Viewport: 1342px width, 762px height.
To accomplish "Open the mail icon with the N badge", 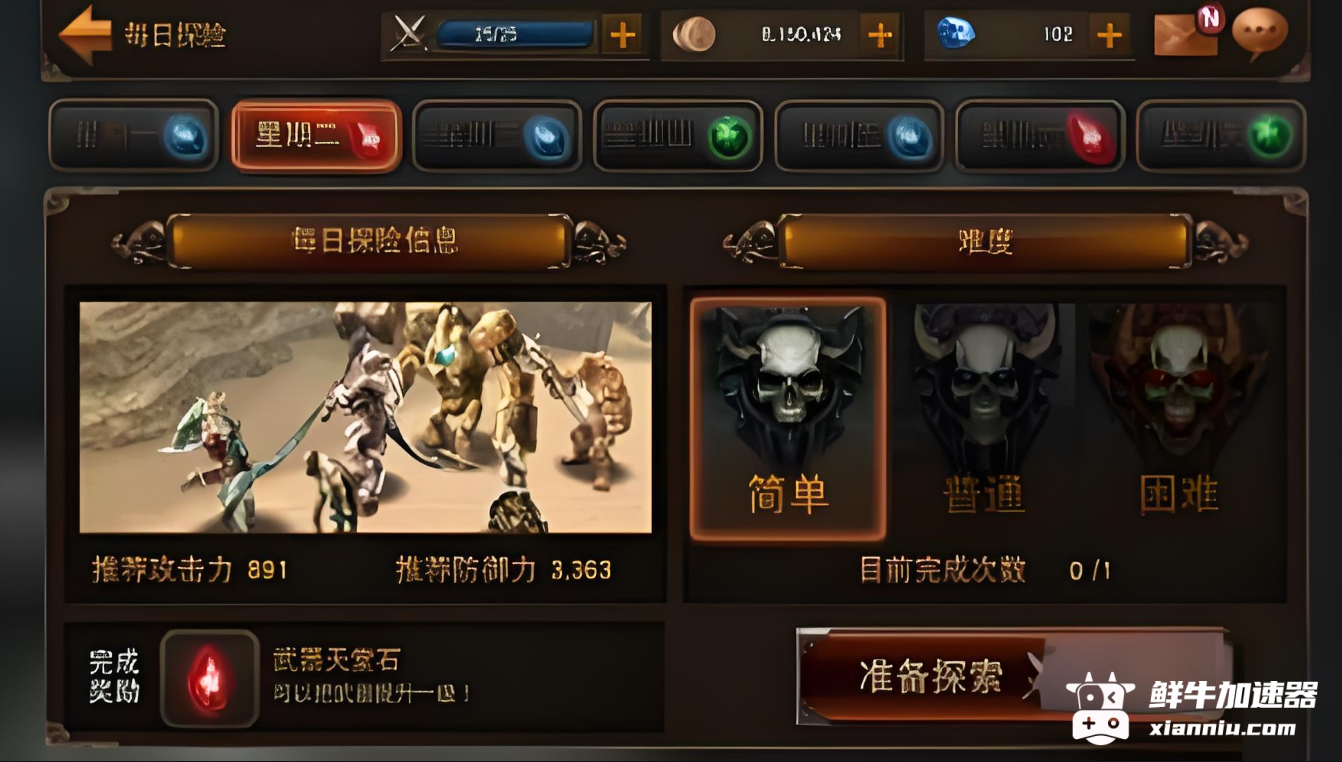I will coord(1185,35).
